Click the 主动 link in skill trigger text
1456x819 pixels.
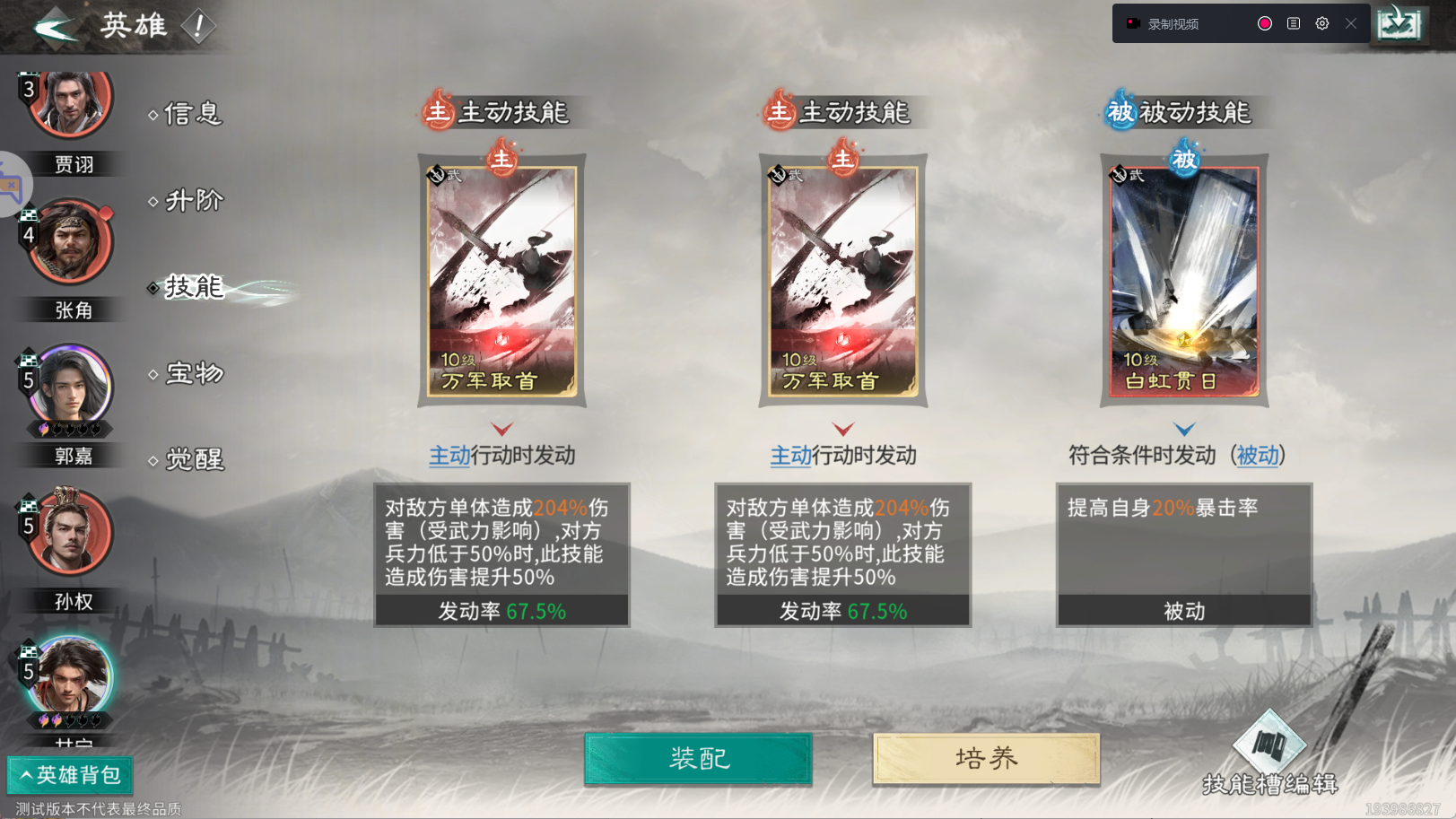[x=448, y=456]
